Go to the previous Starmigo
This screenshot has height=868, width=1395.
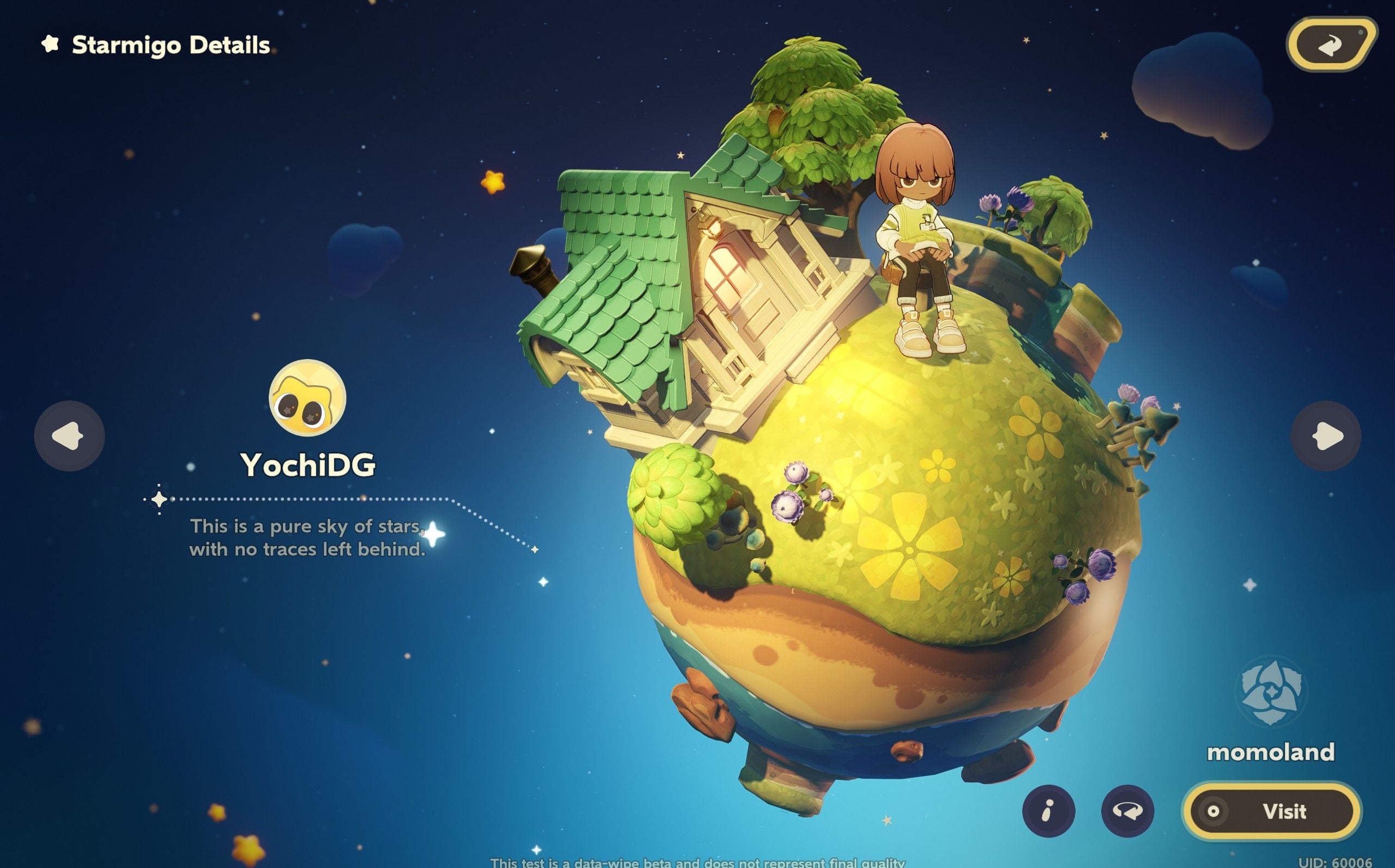coord(69,436)
